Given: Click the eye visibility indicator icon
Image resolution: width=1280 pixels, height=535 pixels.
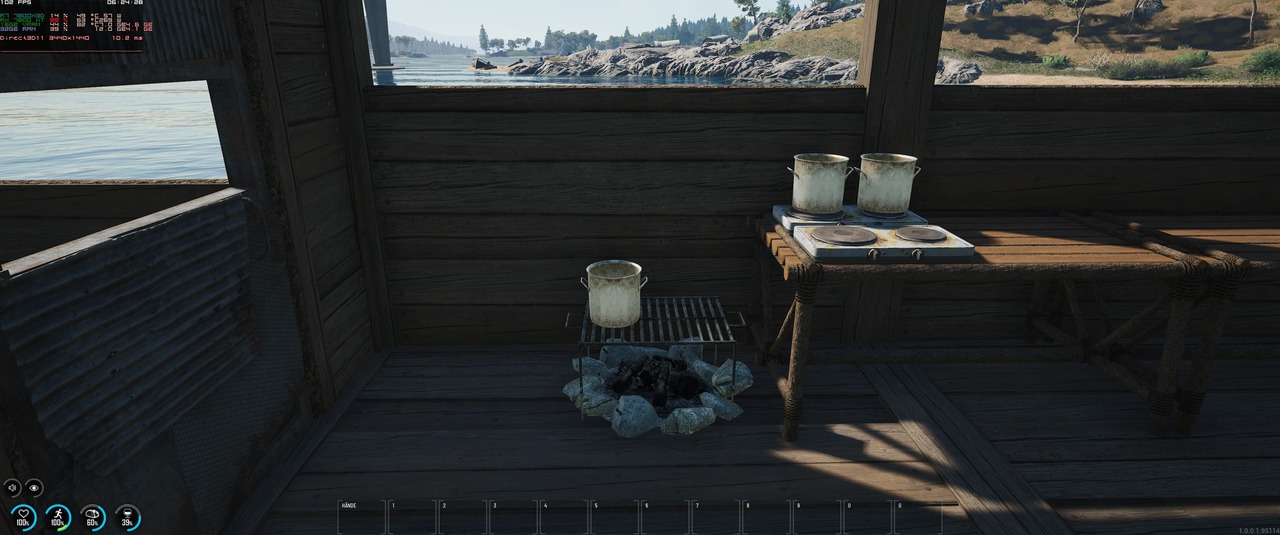Looking at the screenshot, I should [x=35, y=488].
